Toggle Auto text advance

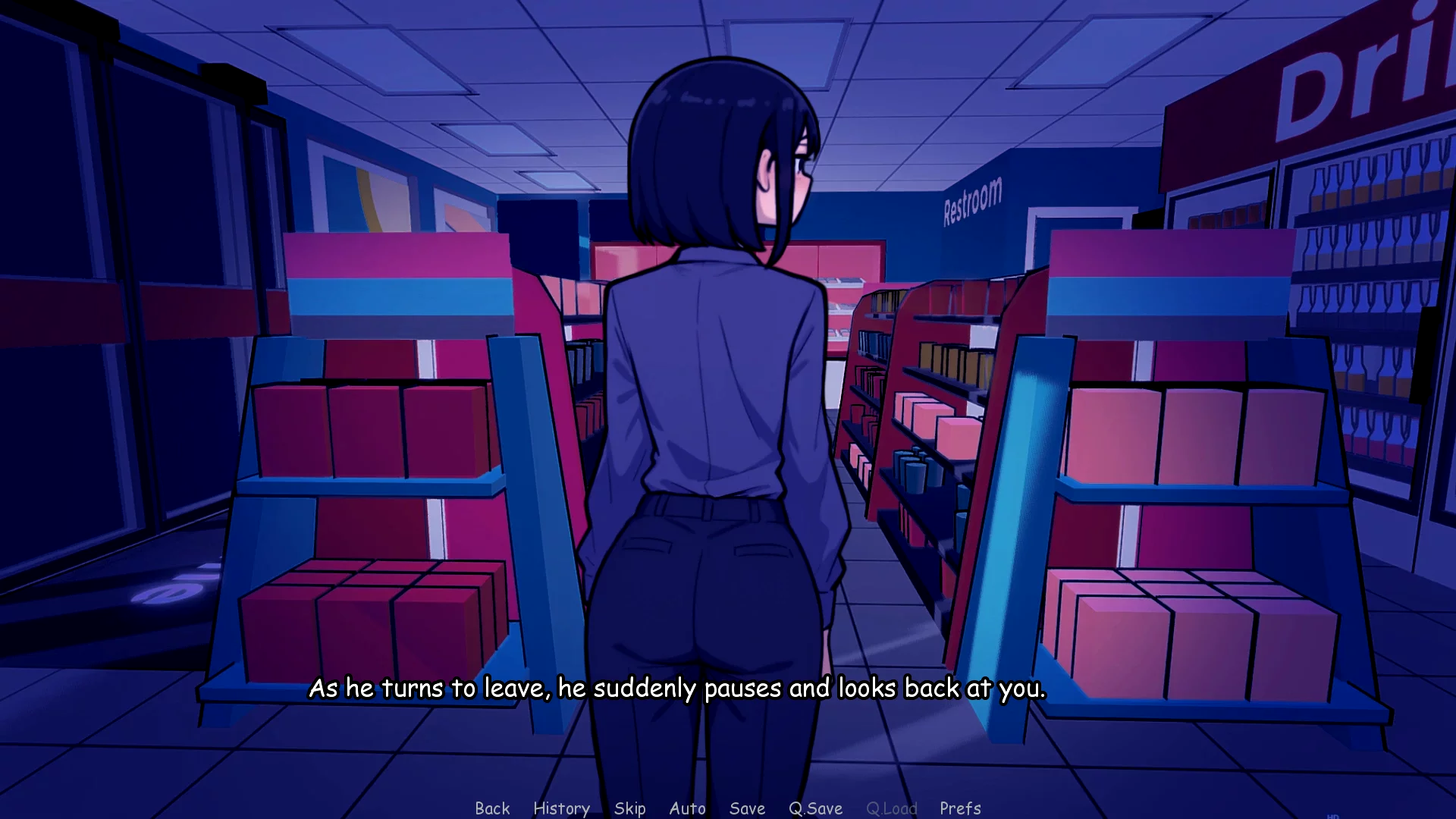tap(687, 808)
